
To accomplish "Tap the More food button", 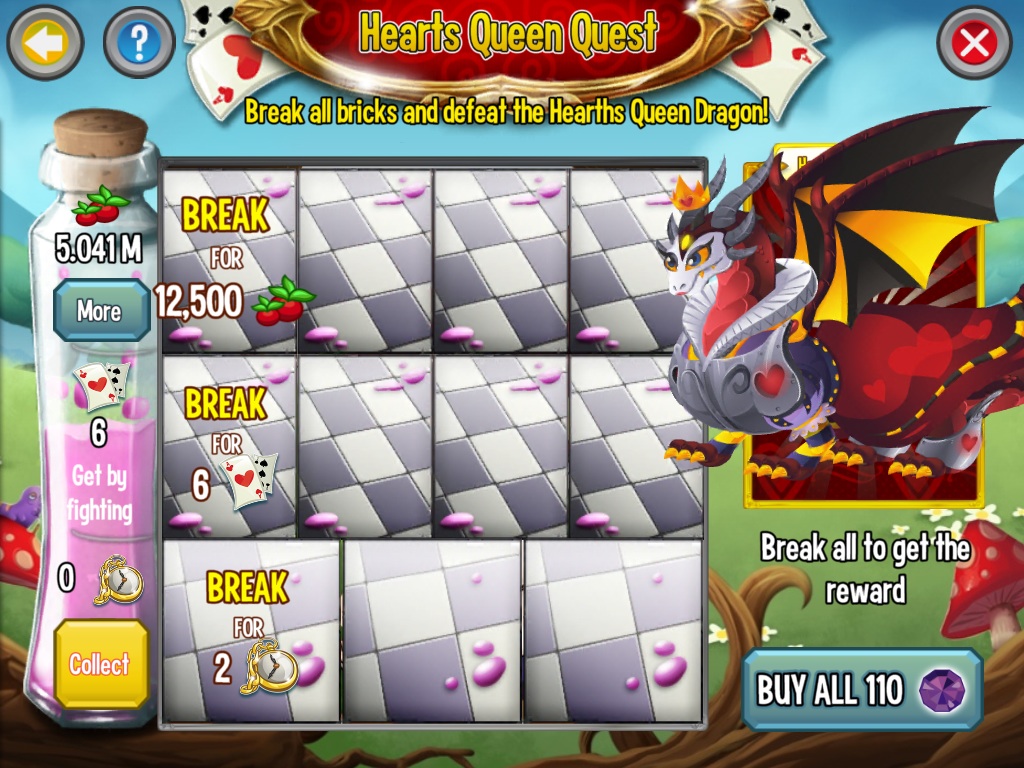I will 99,311.
